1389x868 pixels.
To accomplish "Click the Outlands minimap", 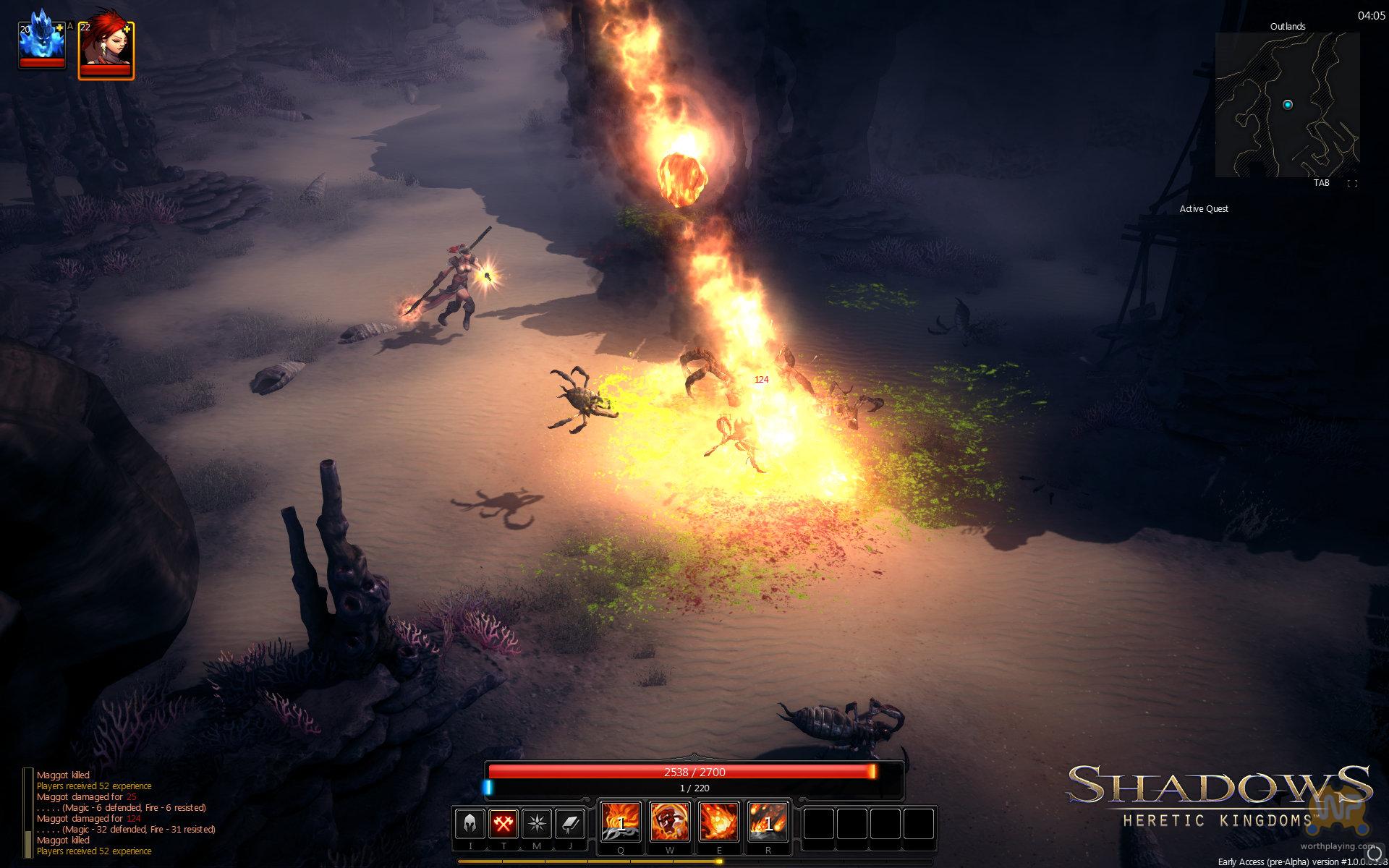I will click(x=1287, y=105).
